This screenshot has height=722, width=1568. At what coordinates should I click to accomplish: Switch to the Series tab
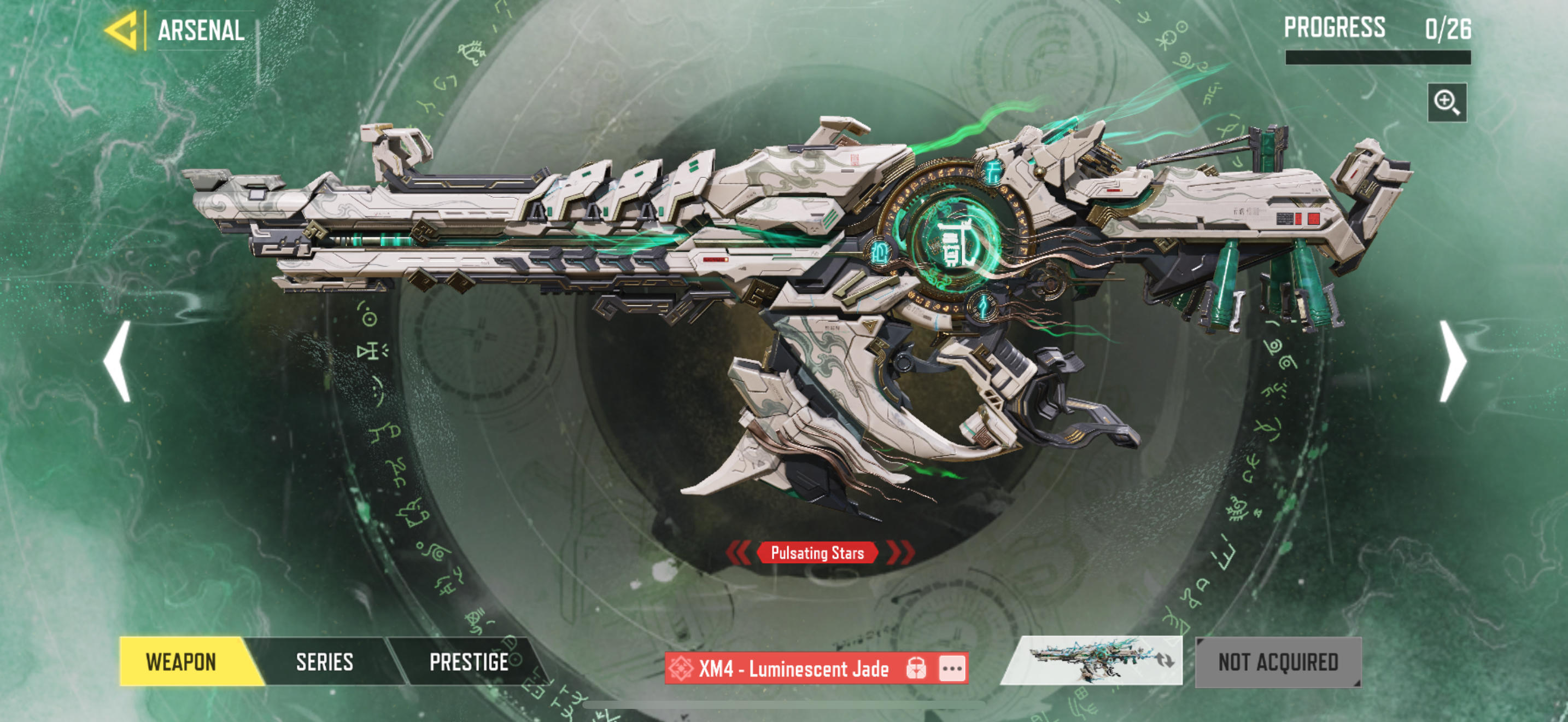point(324,662)
